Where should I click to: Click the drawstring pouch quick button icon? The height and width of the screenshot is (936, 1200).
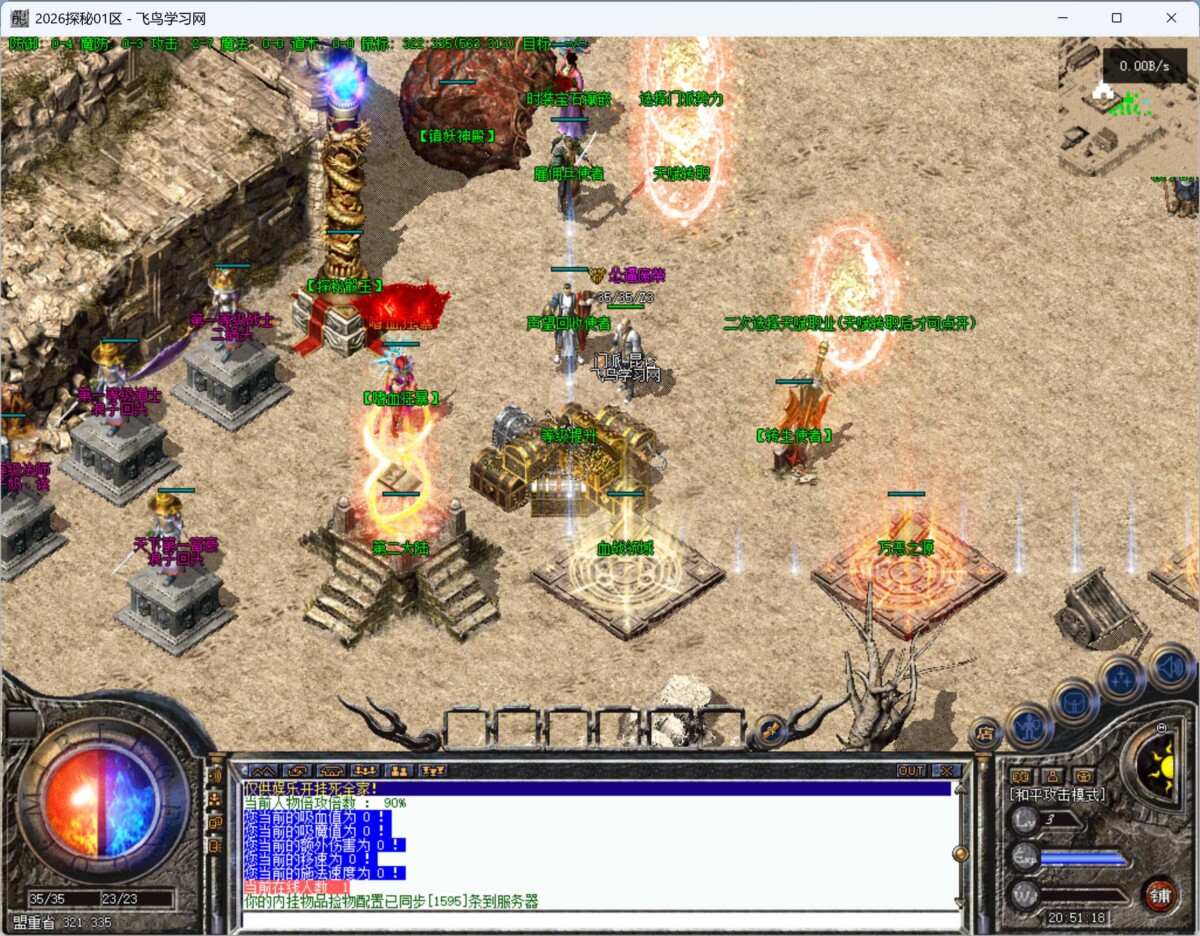1084,776
